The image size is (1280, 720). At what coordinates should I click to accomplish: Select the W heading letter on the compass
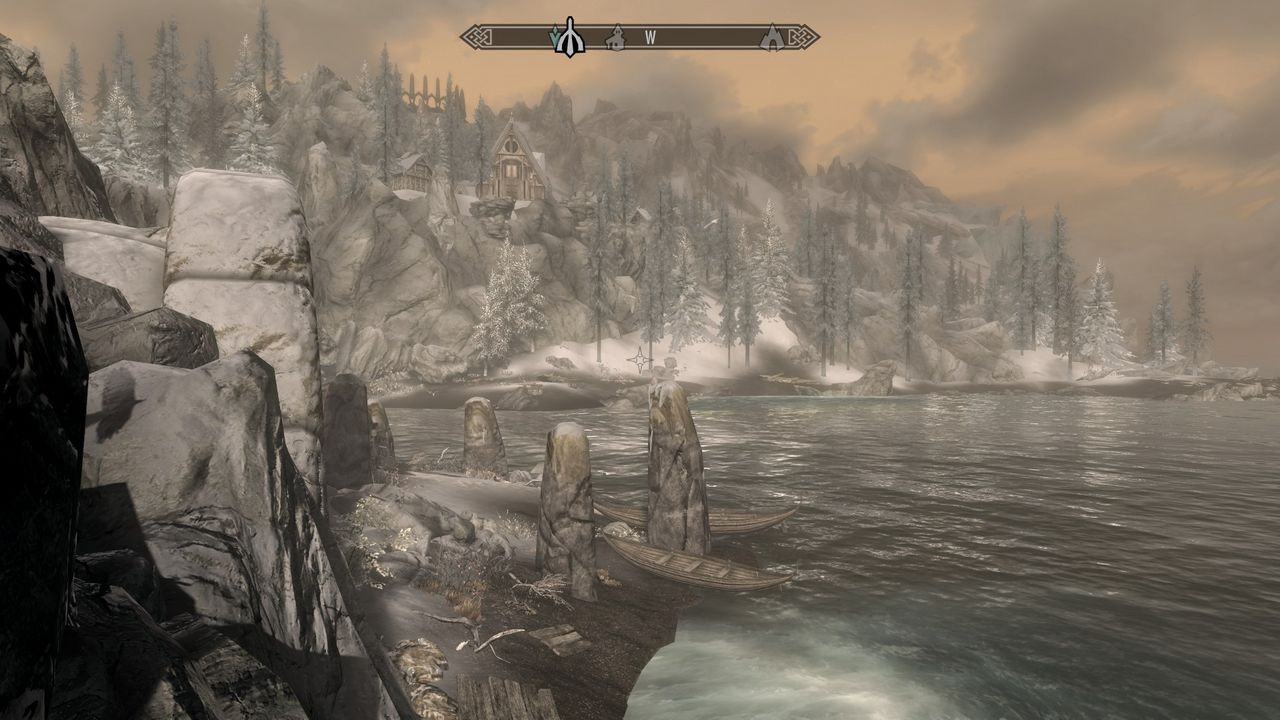(x=650, y=38)
